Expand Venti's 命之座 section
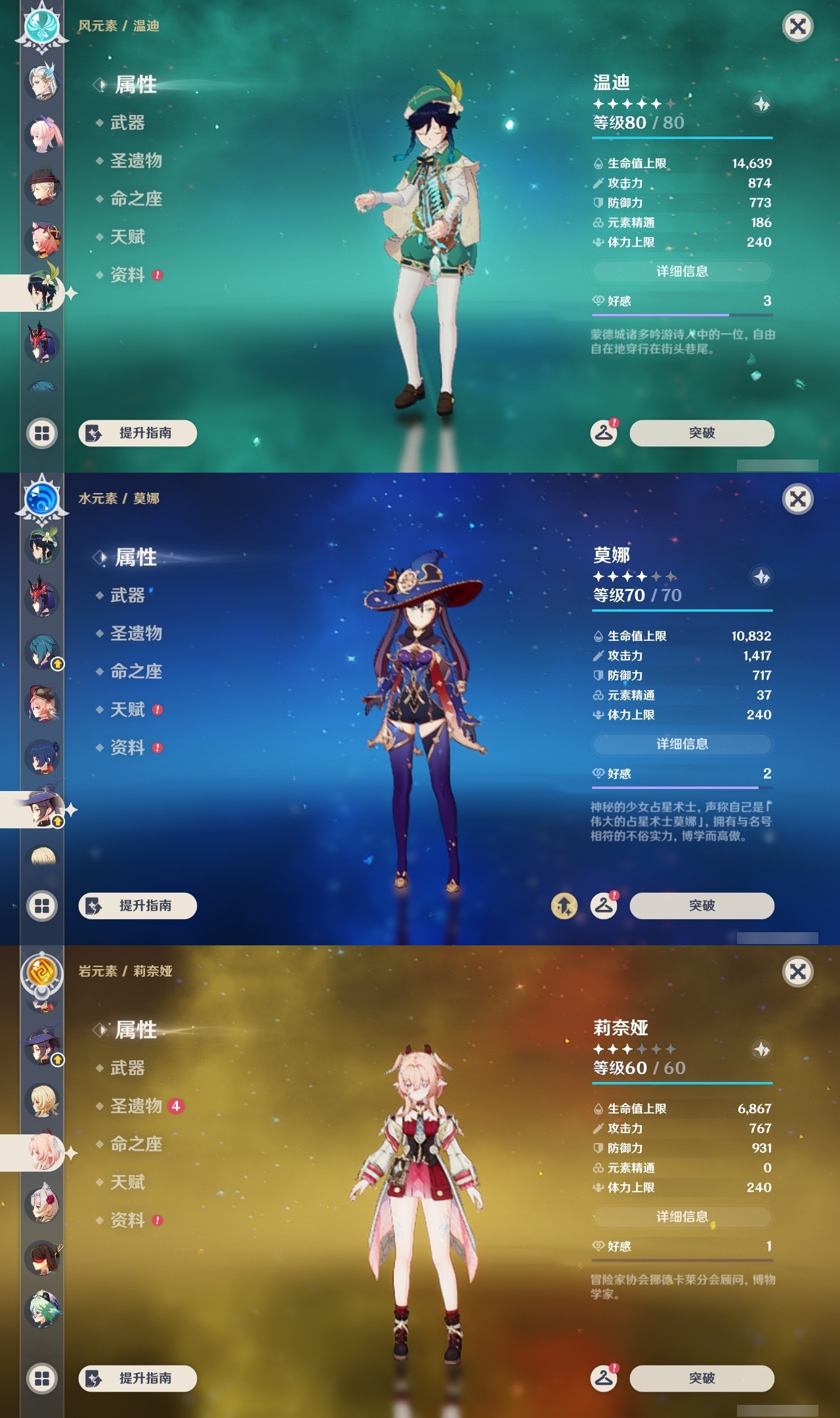The width and height of the screenshot is (840, 1418). [x=136, y=200]
